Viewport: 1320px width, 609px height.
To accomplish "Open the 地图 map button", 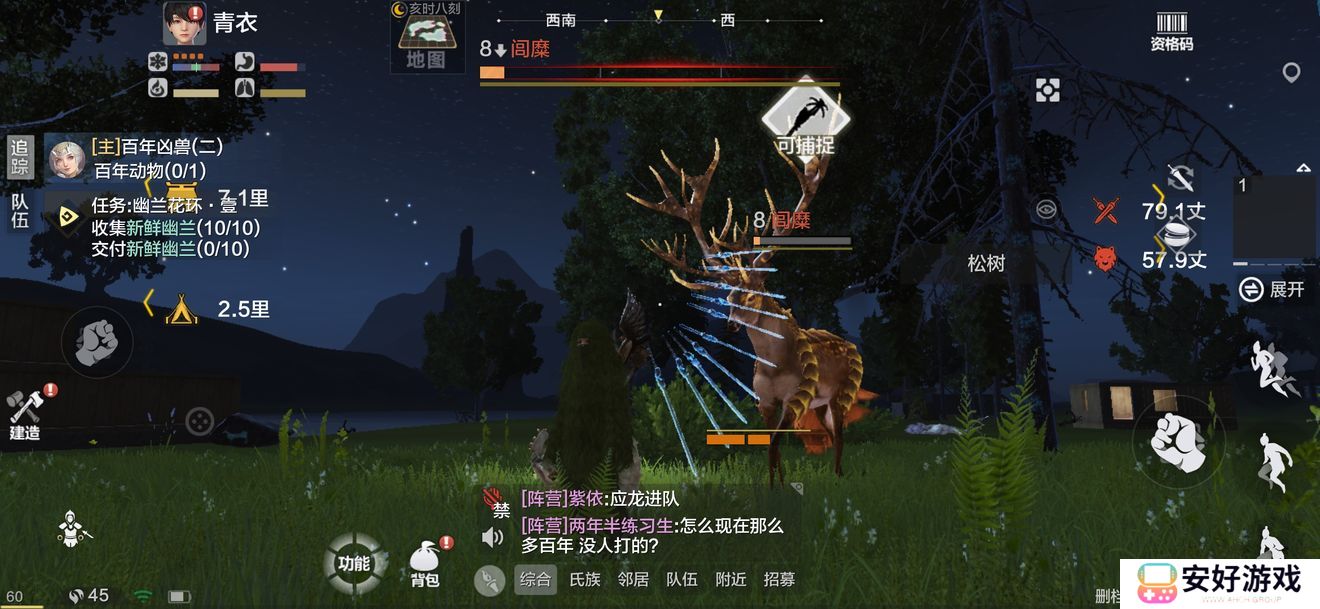I will 424,44.
